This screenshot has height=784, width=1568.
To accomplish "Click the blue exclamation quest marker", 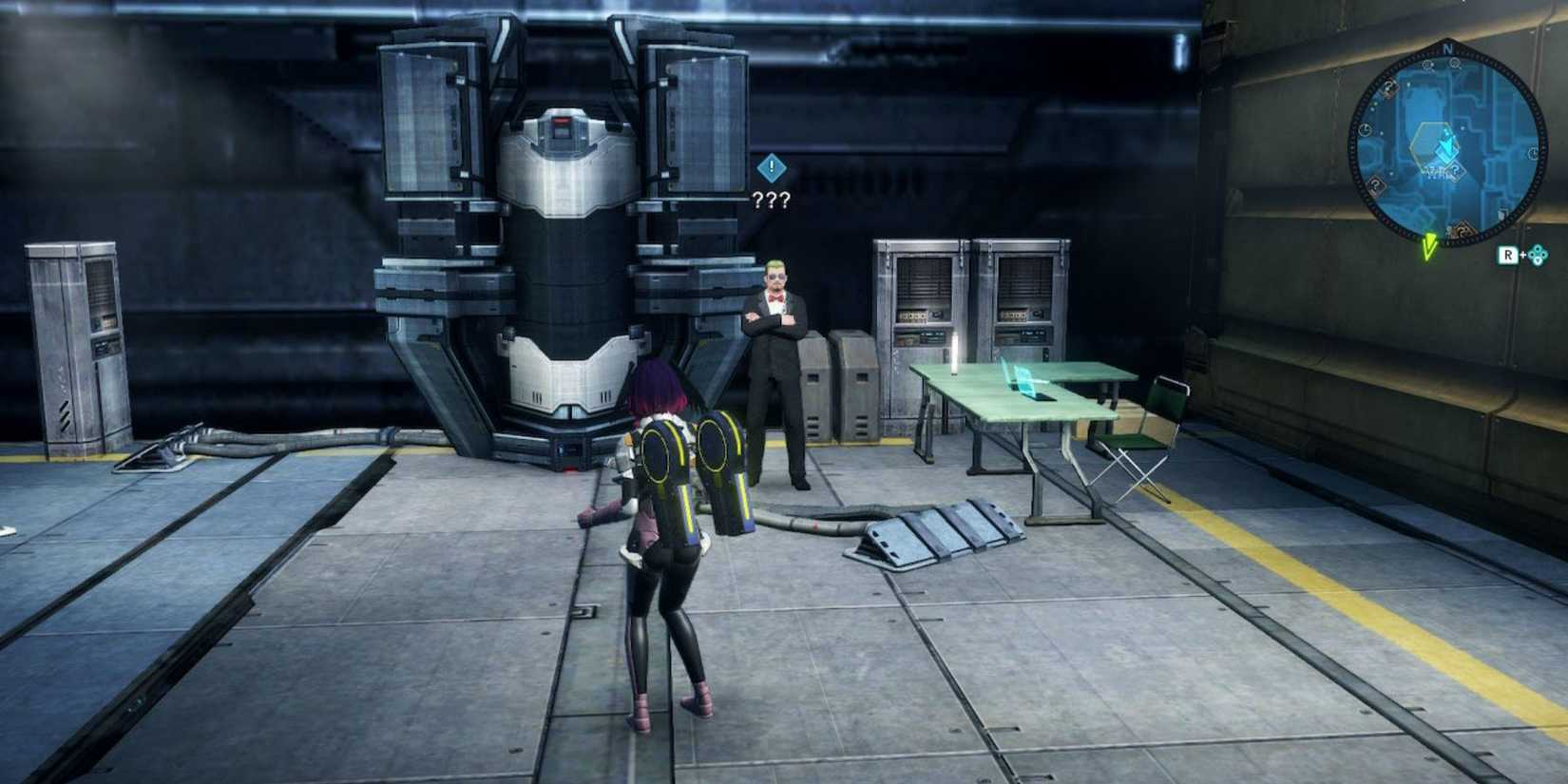I will pos(772,169).
